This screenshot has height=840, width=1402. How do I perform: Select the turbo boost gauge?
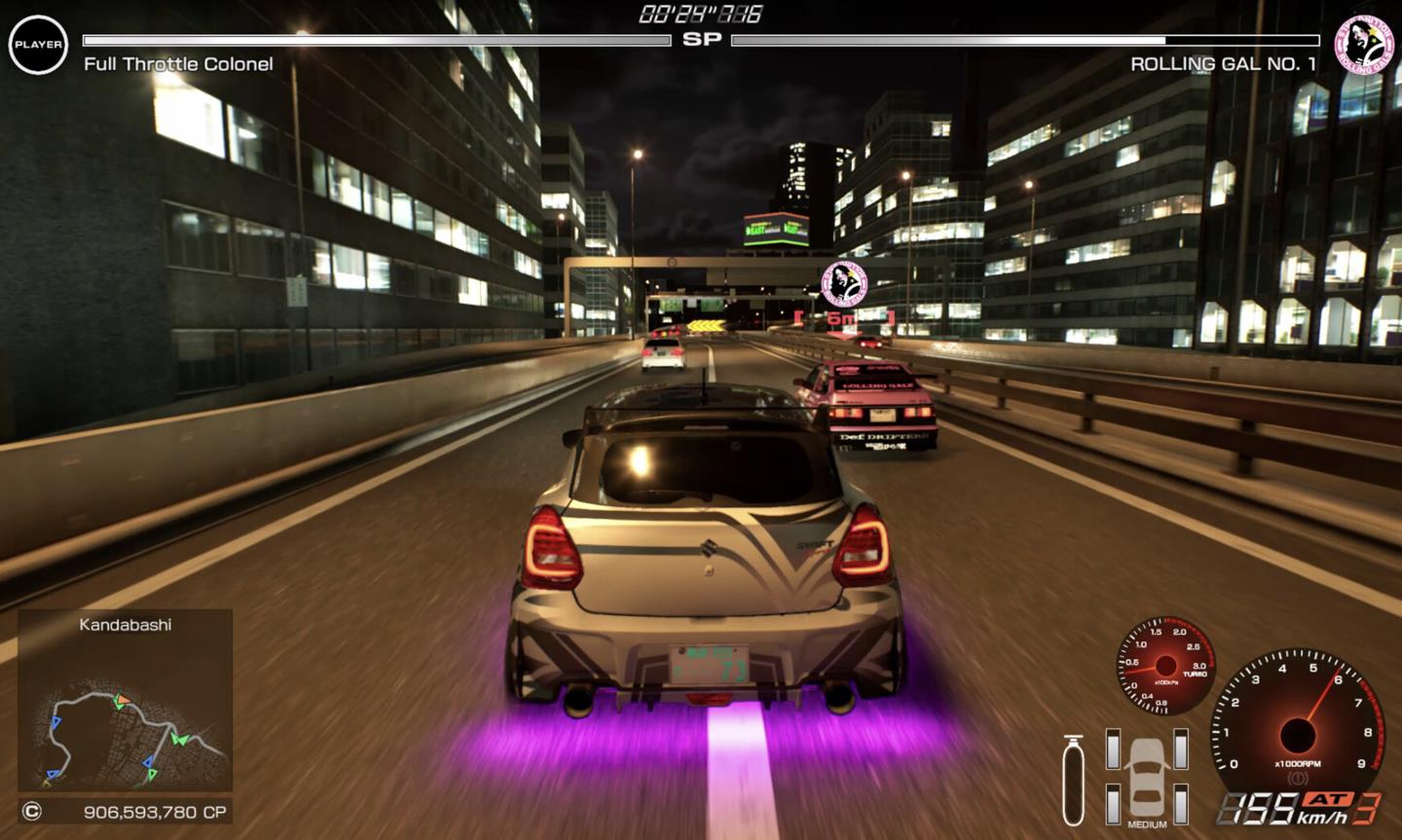tap(1165, 666)
